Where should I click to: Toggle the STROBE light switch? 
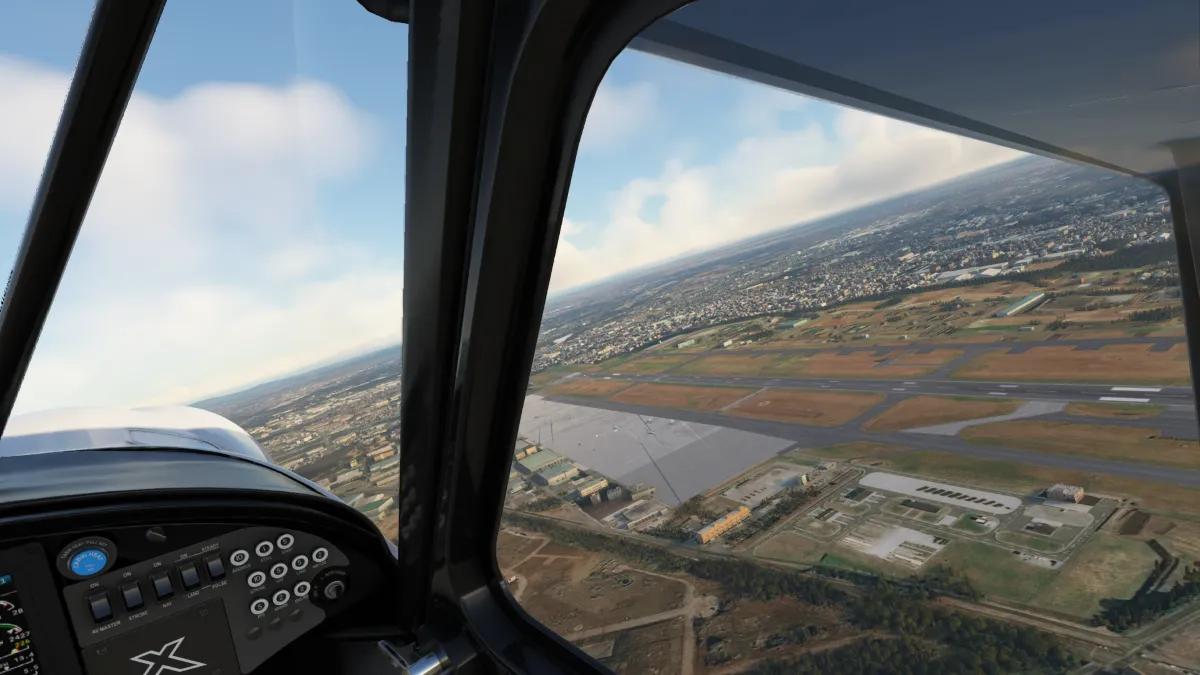coord(132,596)
